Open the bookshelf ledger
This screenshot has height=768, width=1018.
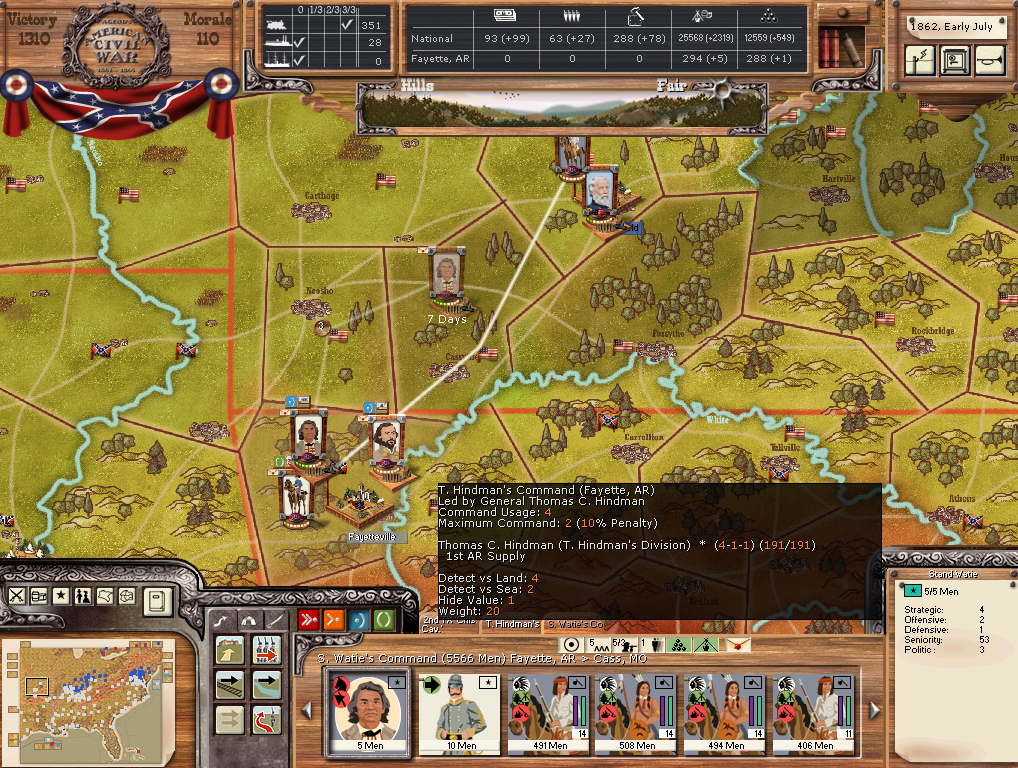click(838, 46)
